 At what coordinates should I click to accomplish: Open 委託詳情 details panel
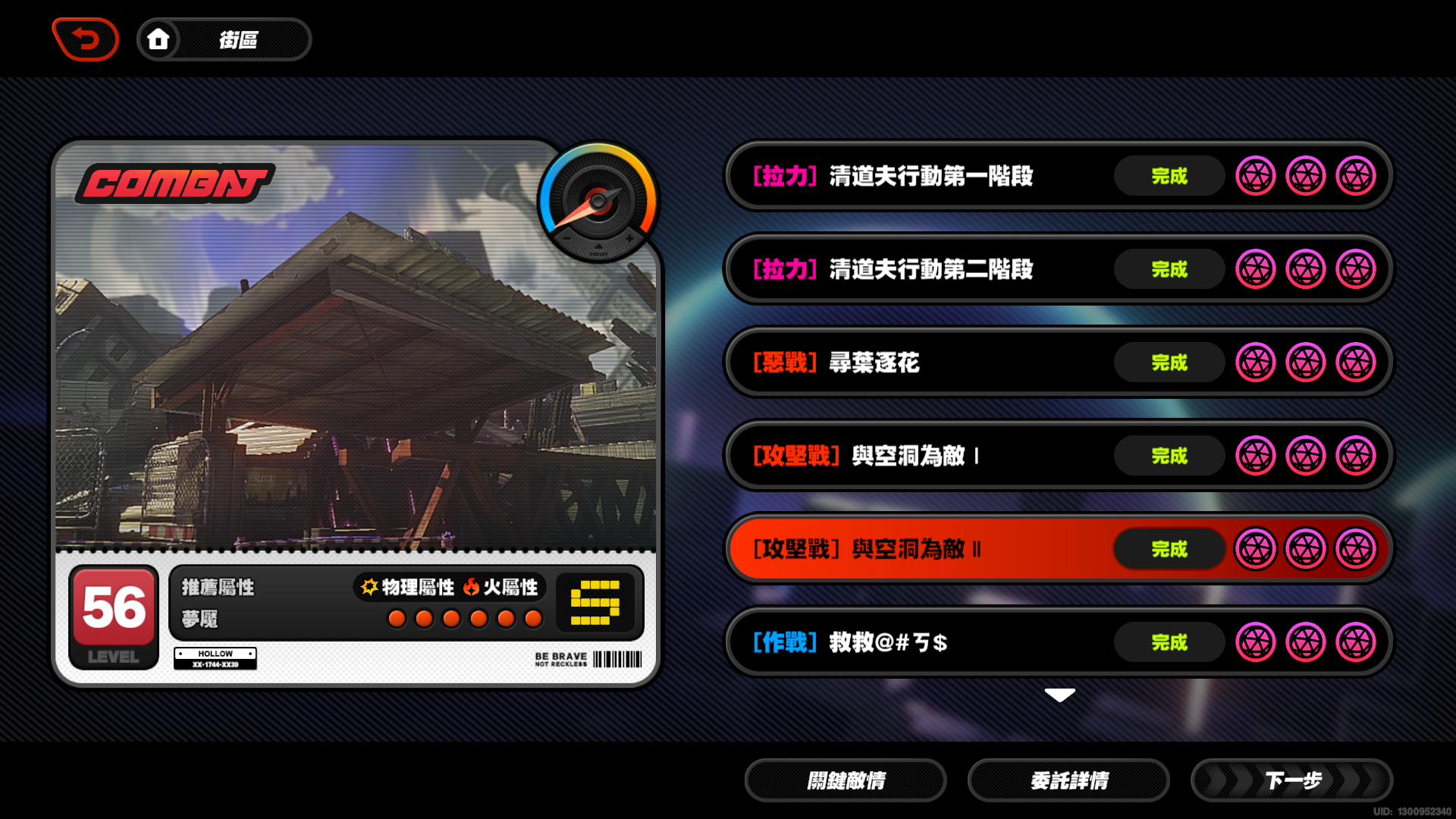coord(1068,780)
